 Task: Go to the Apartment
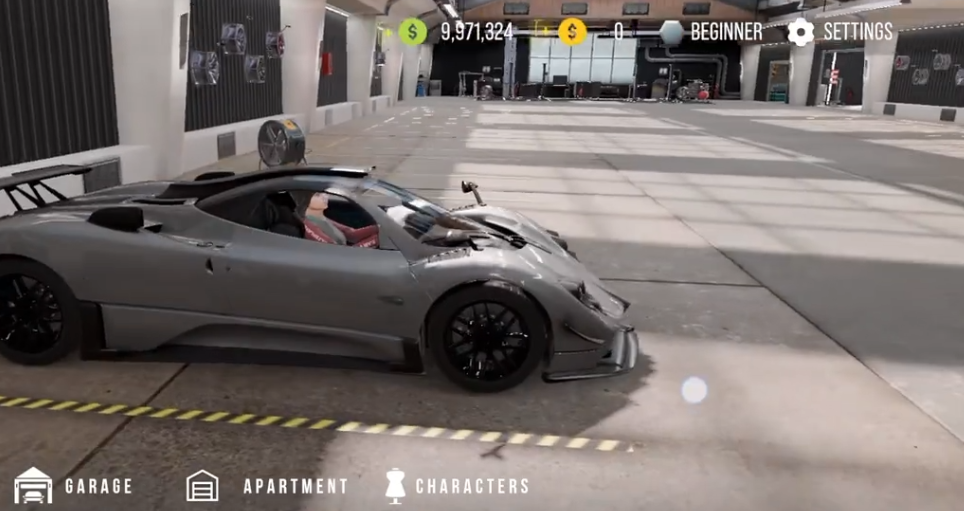[267, 486]
